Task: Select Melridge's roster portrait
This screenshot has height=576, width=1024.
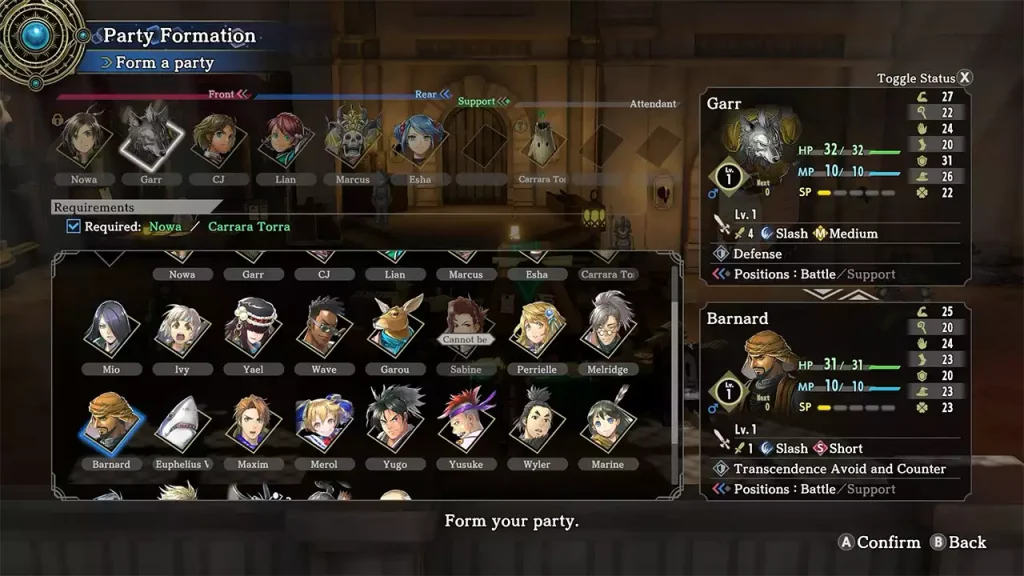Action: click(x=608, y=327)
